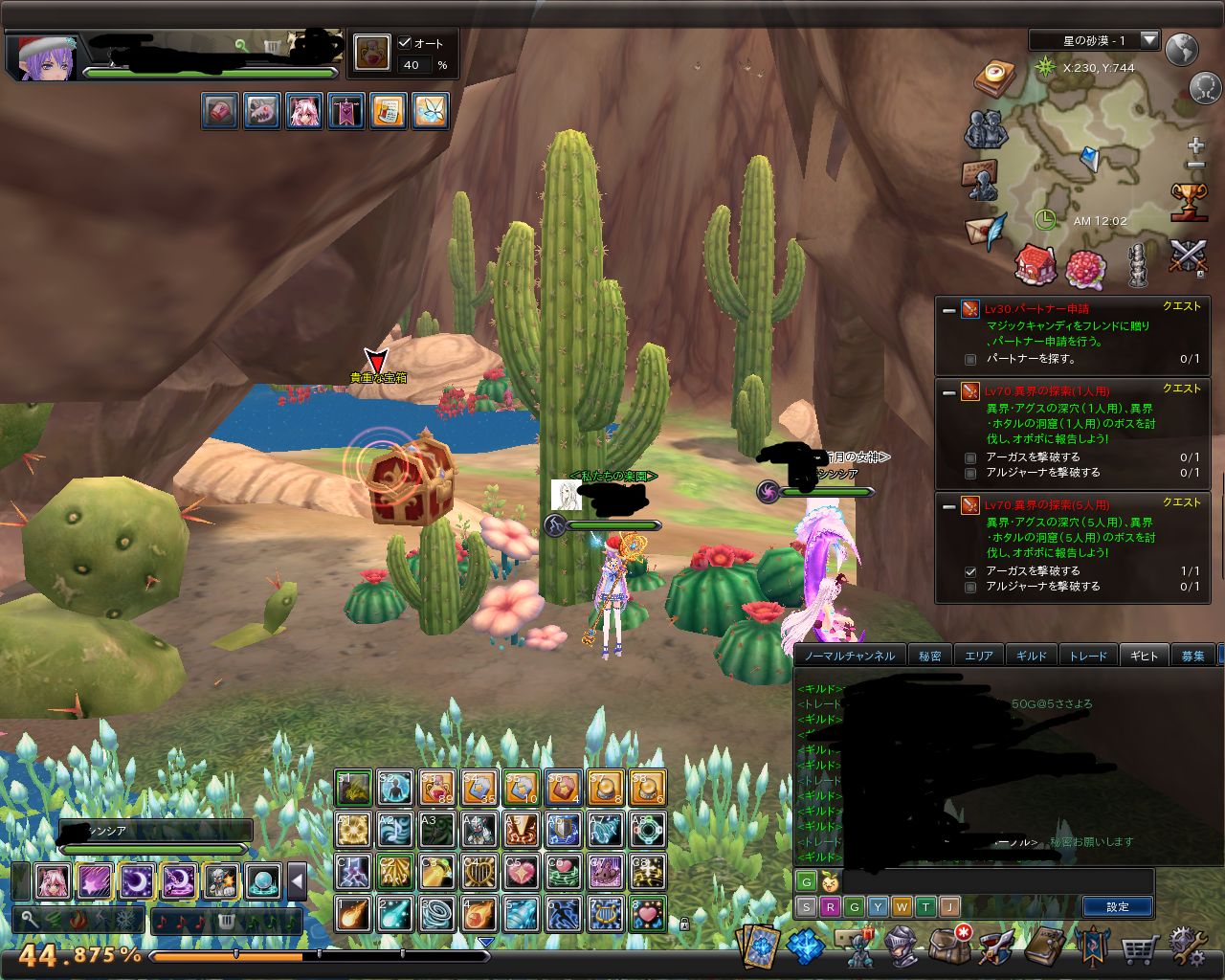
Task: Open the gear and wrench system settings
Action: [x=1188, y=947]
